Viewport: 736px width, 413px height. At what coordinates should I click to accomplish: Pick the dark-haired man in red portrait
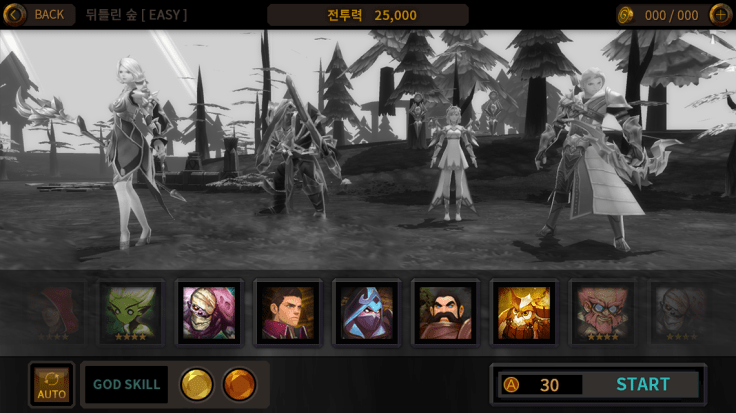click(x=287, y=312)
